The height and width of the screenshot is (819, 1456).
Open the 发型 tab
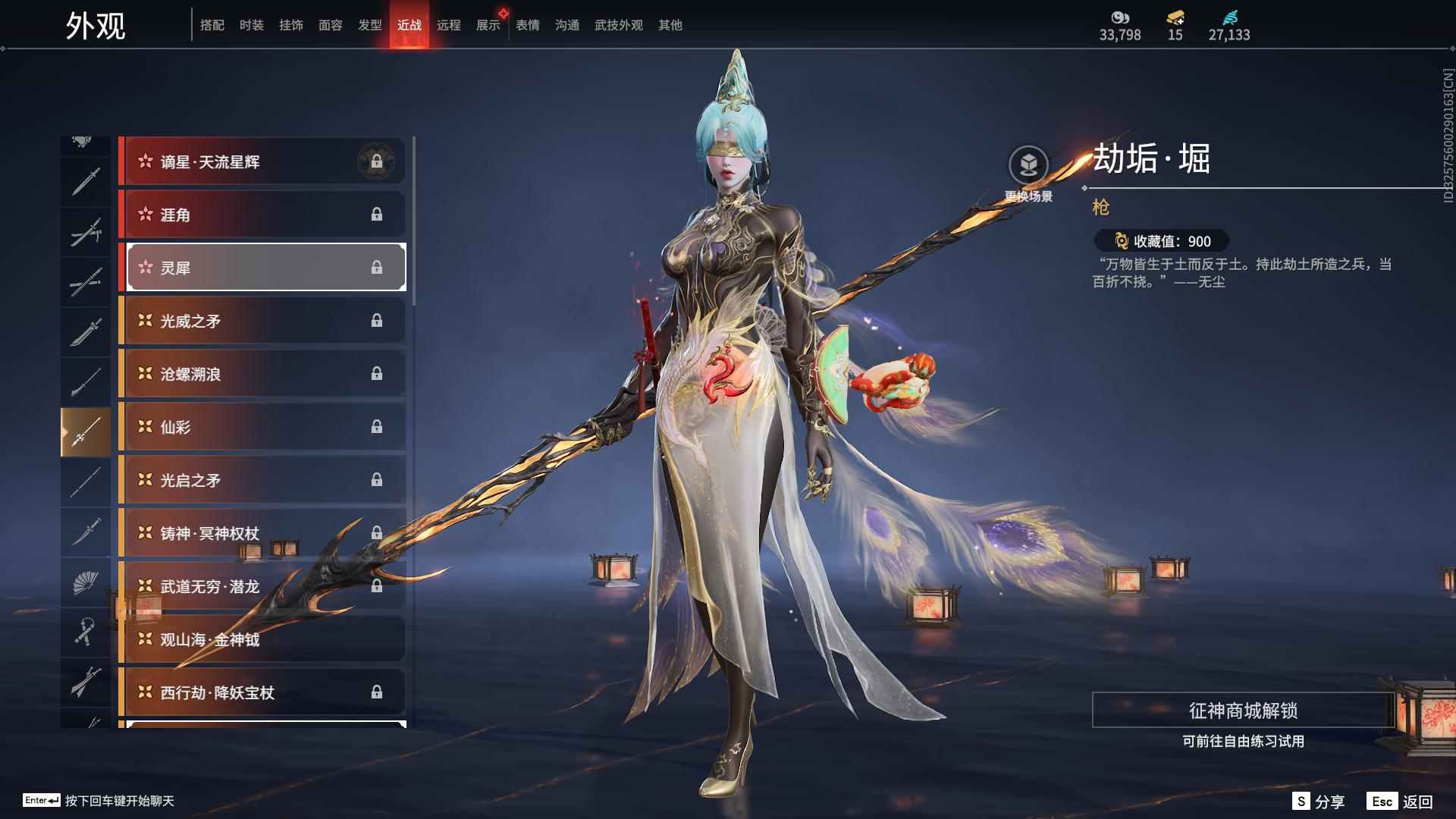[x=370, y=25]
